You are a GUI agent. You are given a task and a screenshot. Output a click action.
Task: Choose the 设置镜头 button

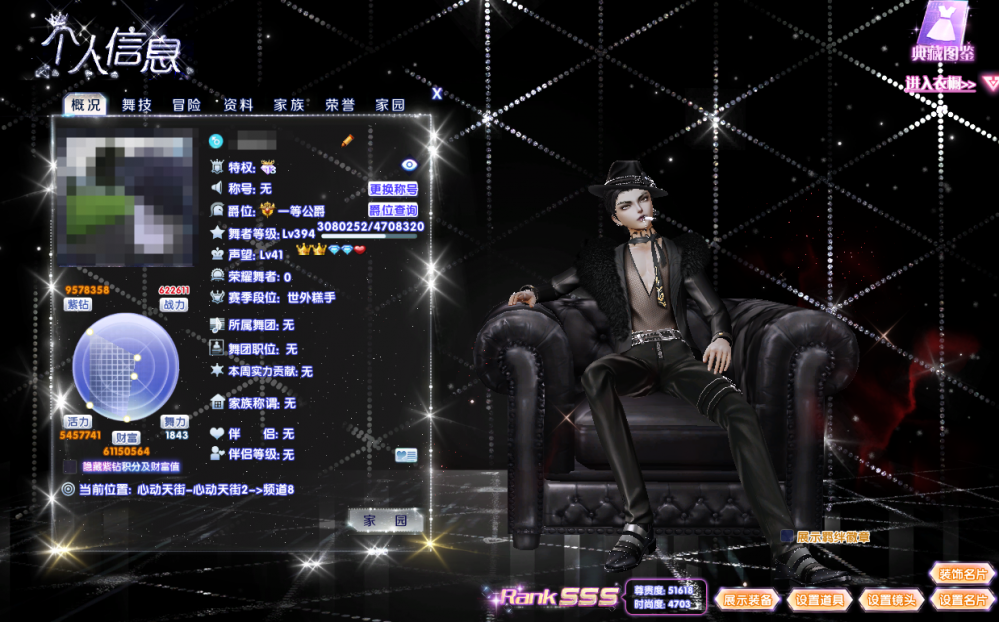click(893, 600)
